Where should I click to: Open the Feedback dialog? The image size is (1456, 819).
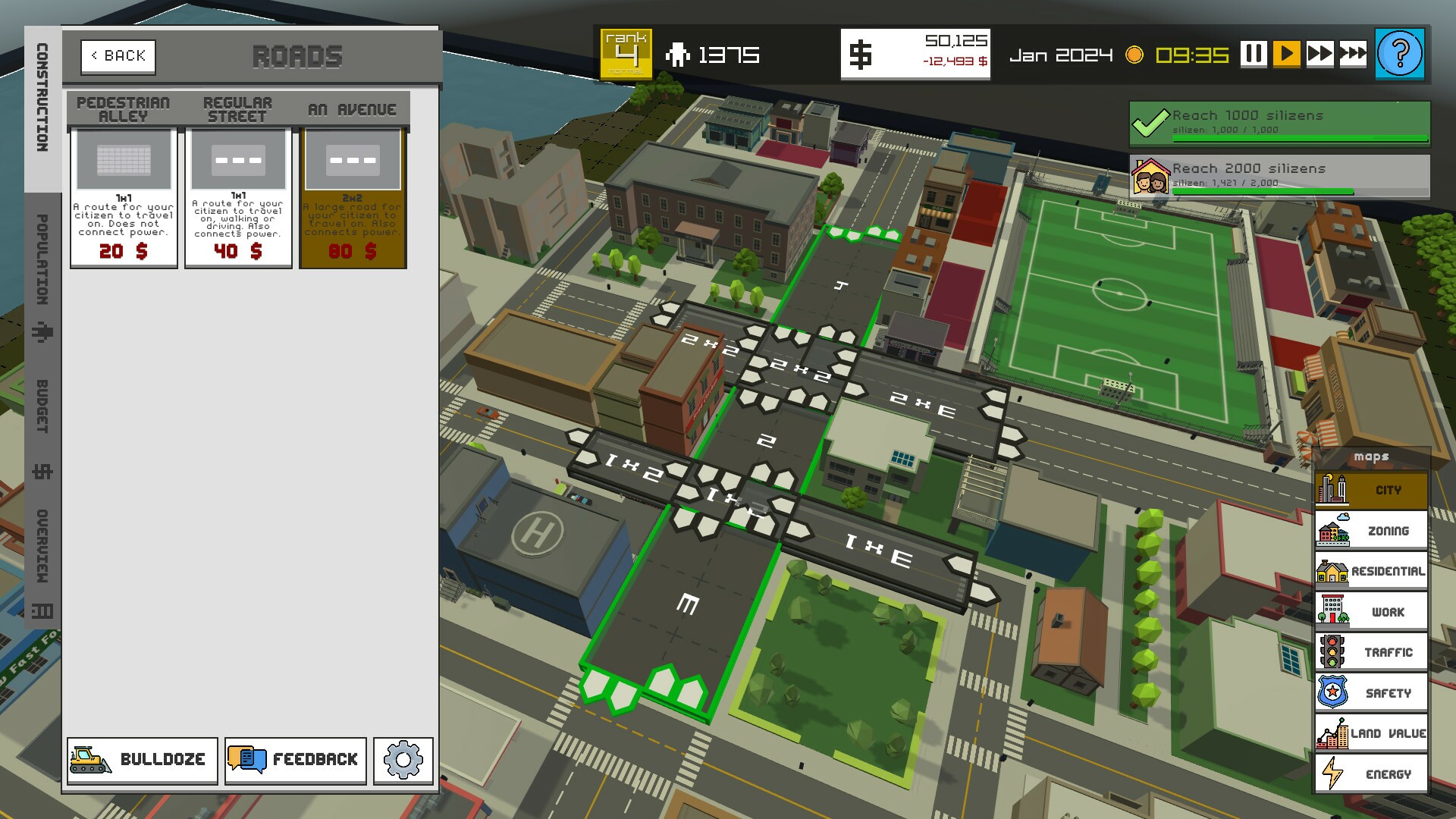point(294,760)
